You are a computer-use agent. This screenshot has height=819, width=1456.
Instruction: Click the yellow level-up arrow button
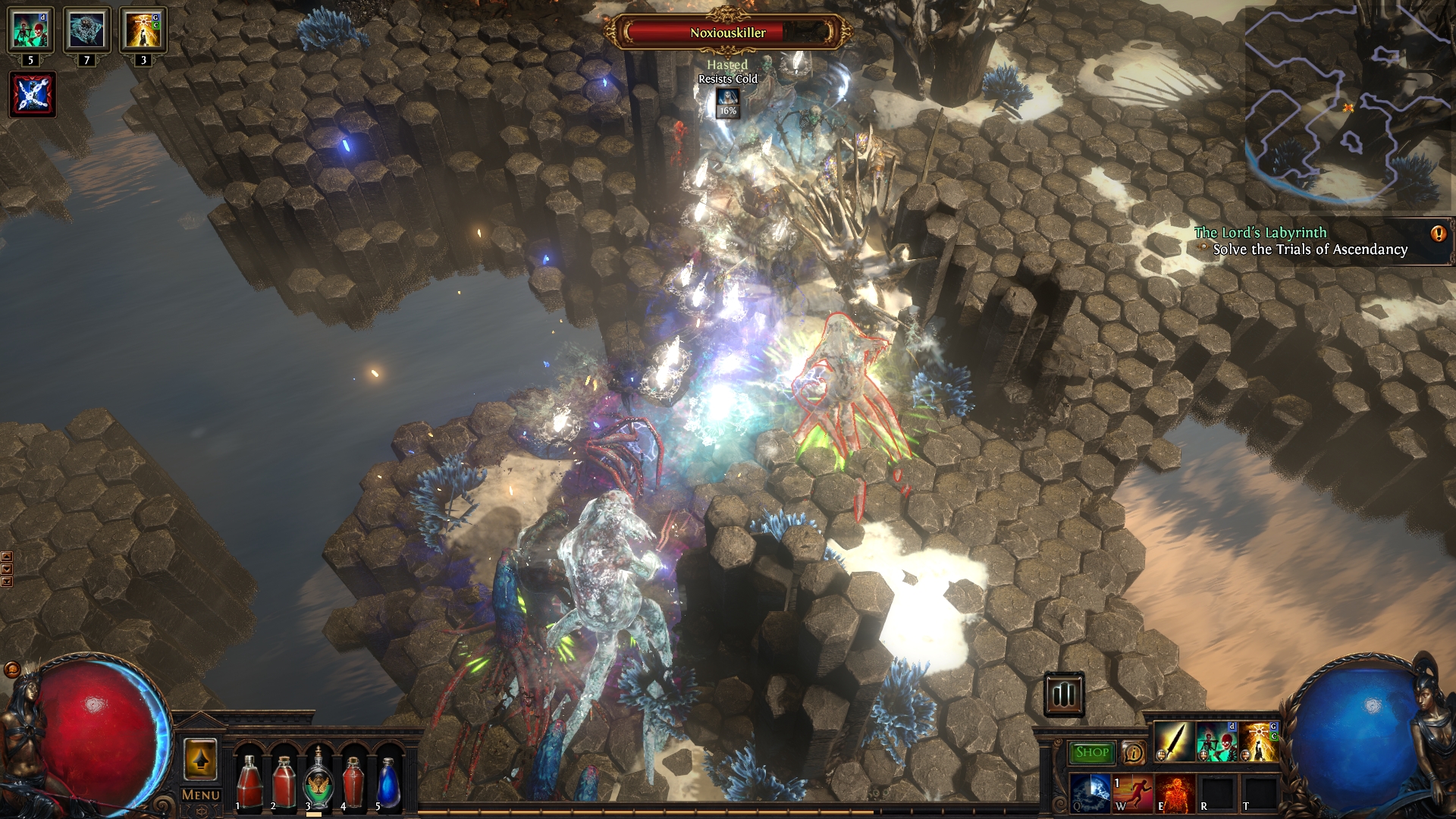coord(200,759)
